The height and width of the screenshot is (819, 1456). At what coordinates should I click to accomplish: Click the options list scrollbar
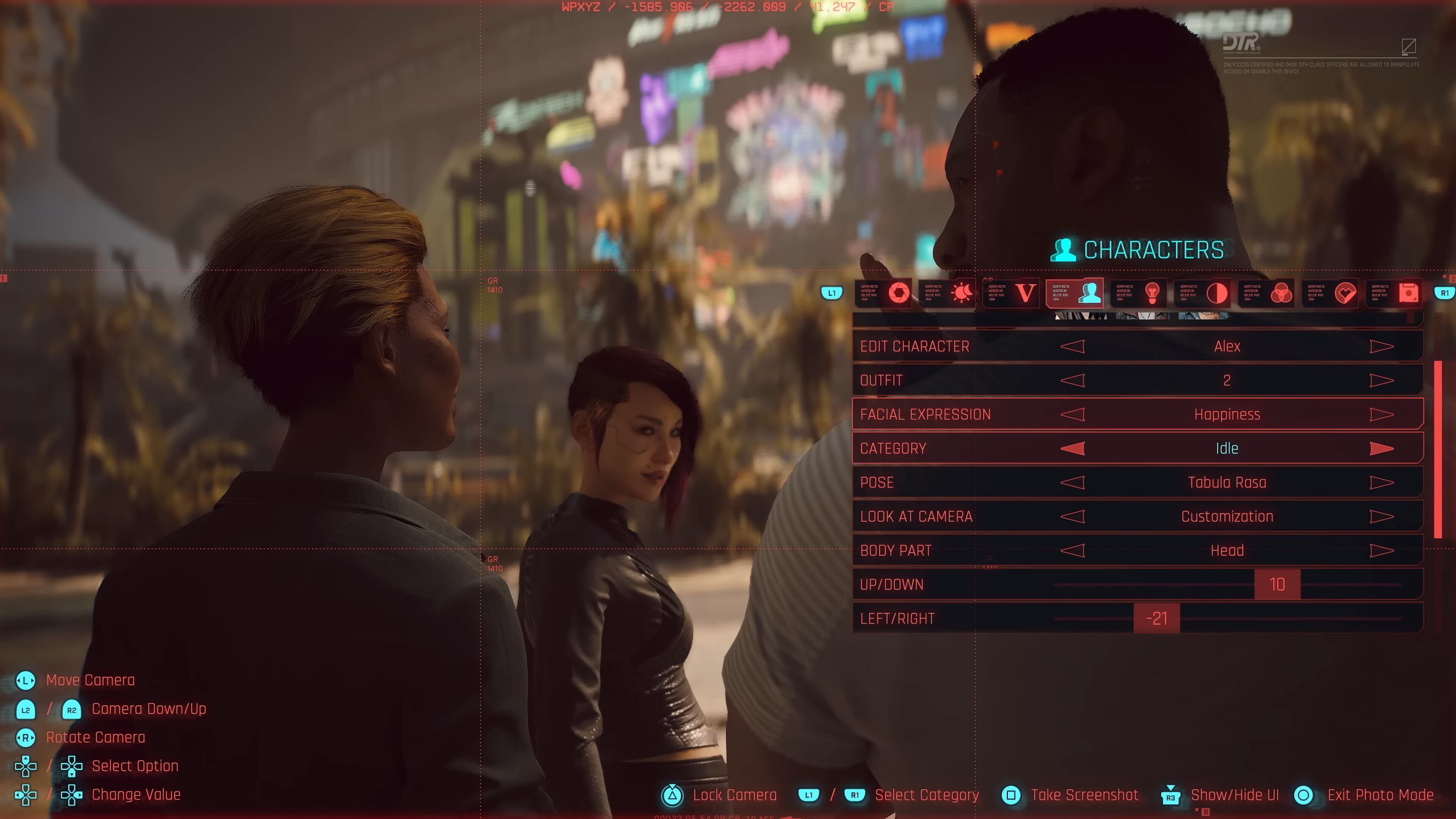pos(1437,449)
